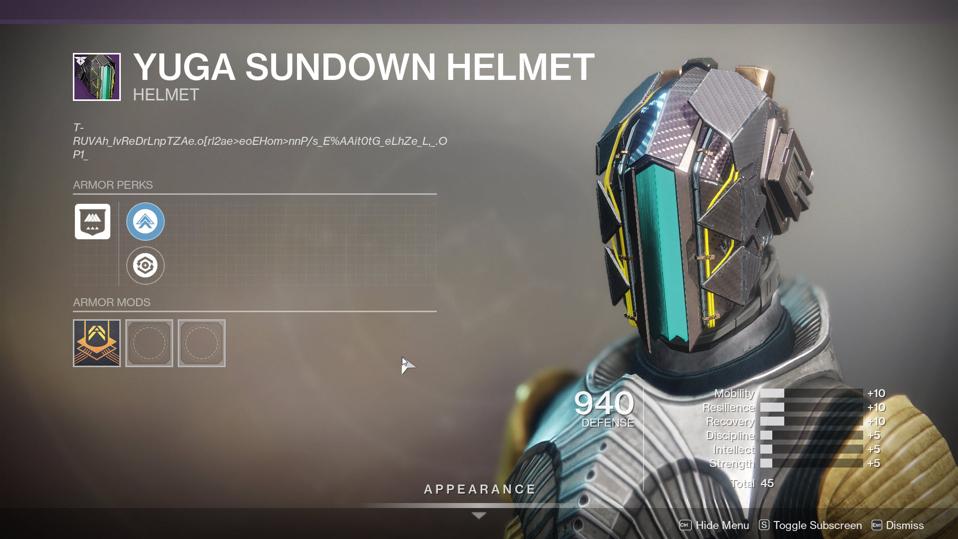Dismiss the helmet details screen
Screen dimensions: 958x539
click(898, 525)
